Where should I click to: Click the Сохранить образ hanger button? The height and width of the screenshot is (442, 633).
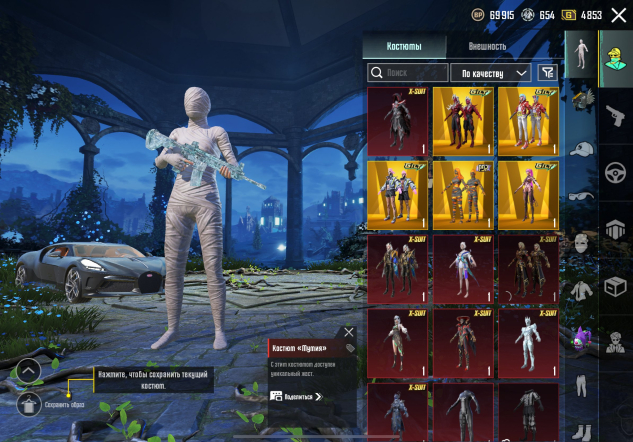[29, 404]
